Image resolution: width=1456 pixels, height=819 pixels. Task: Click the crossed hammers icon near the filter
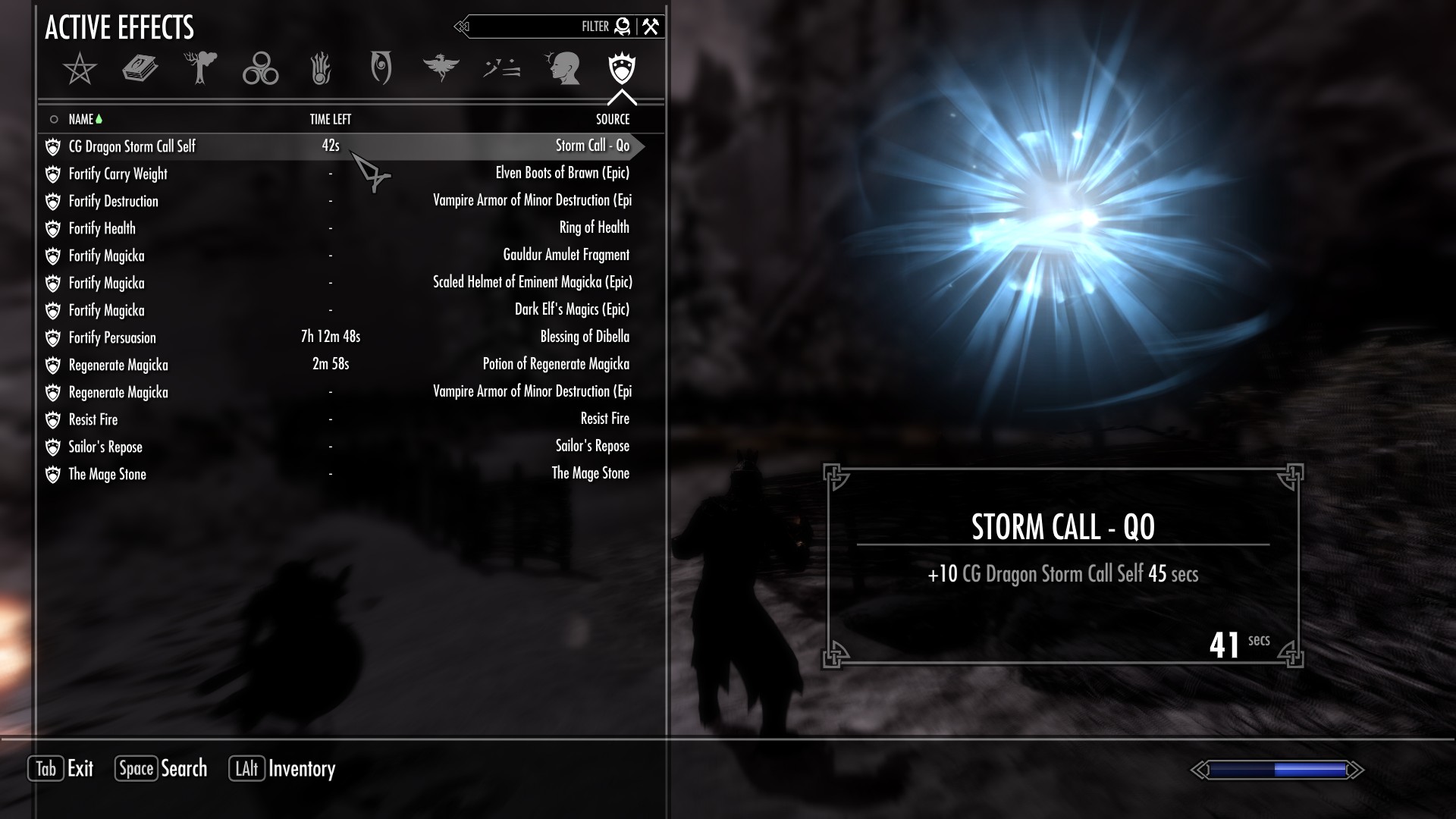648,26
